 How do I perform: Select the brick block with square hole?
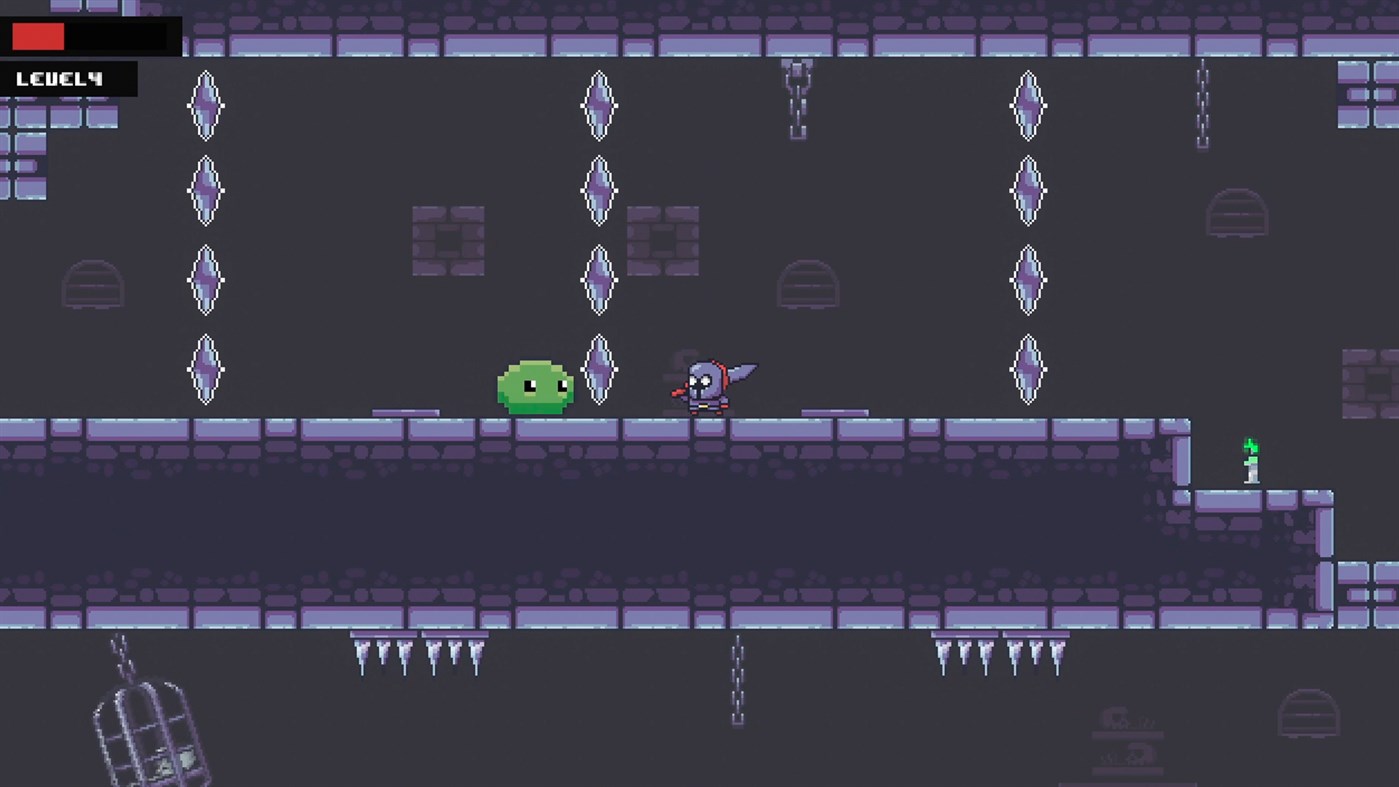[x=447, y=240]
